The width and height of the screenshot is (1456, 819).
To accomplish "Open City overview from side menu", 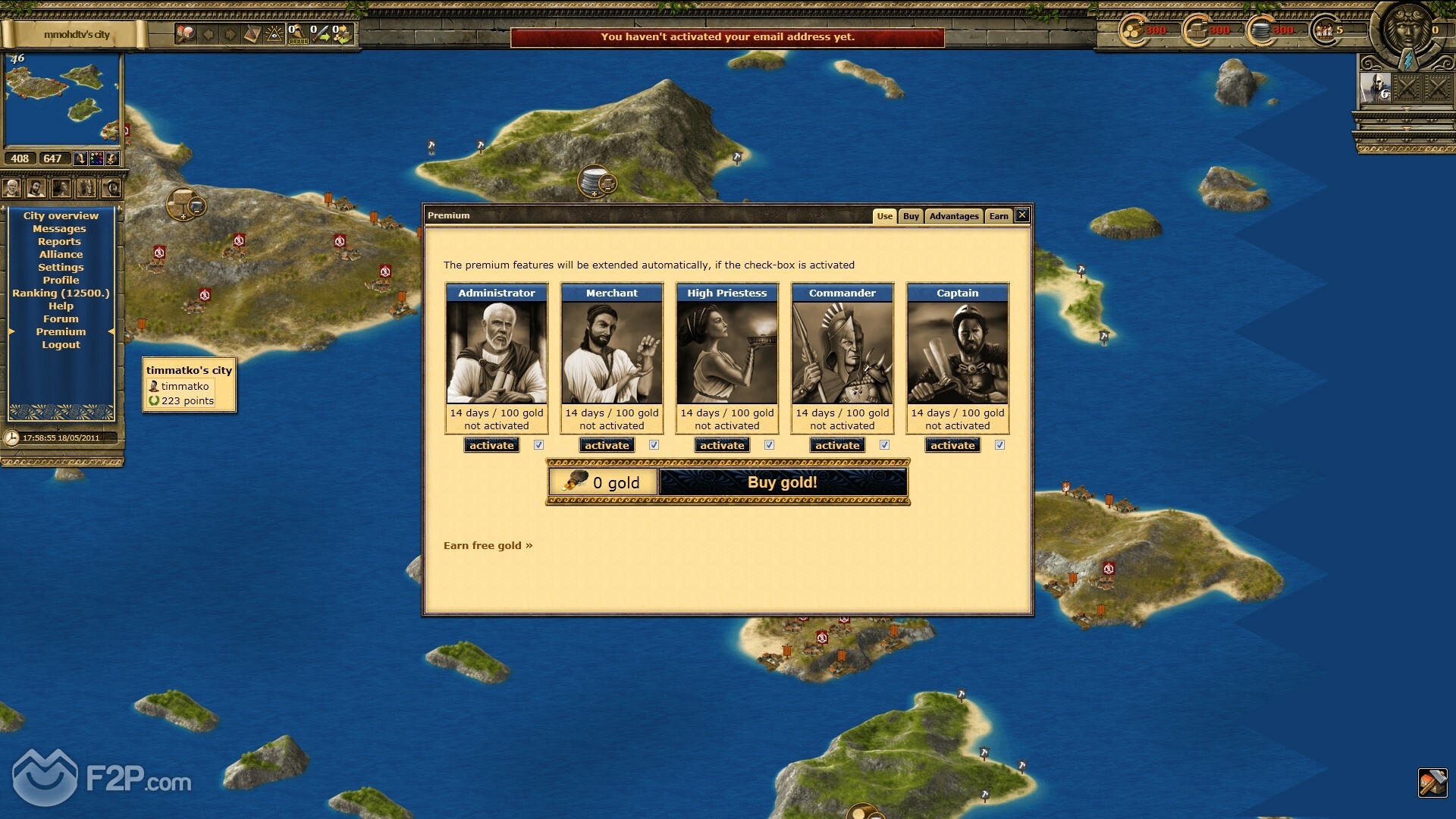I will pos(61,216).
